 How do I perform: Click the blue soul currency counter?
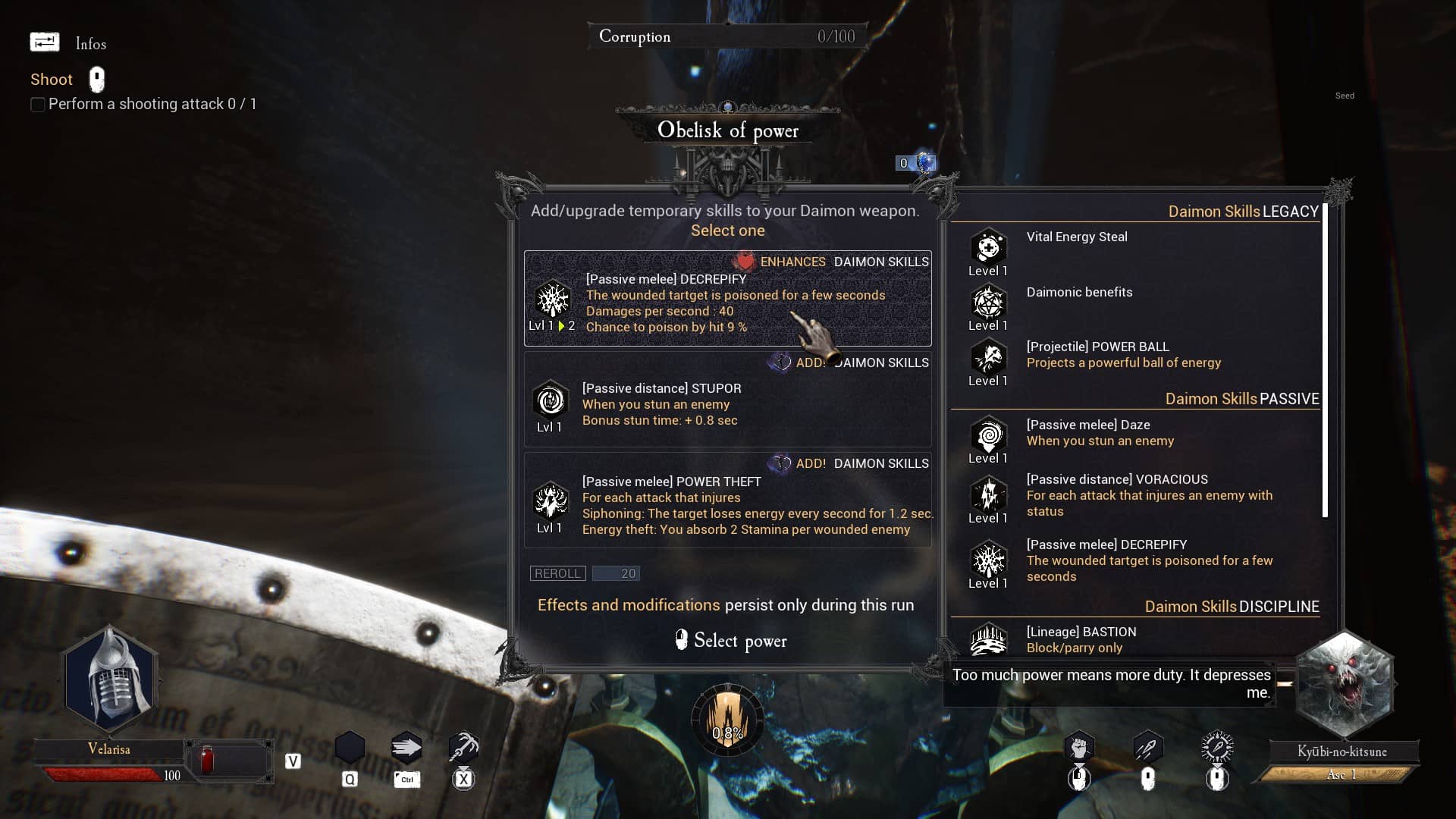(915, 163)
